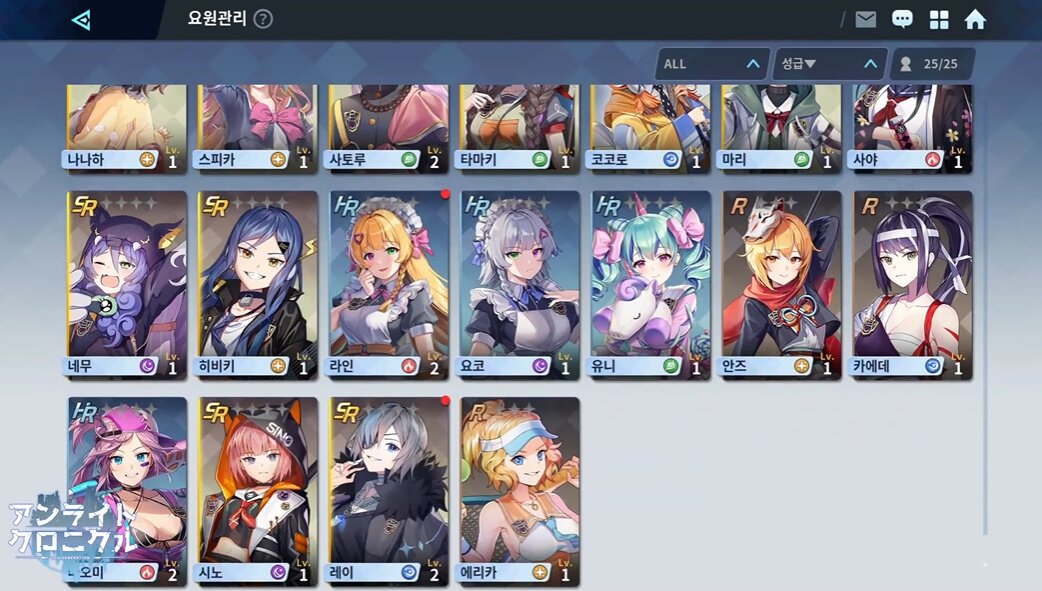The height and width of the screenshot is (591, 1042).
Task: Select the 코코로 character card
Action: [x=651, y=125]
